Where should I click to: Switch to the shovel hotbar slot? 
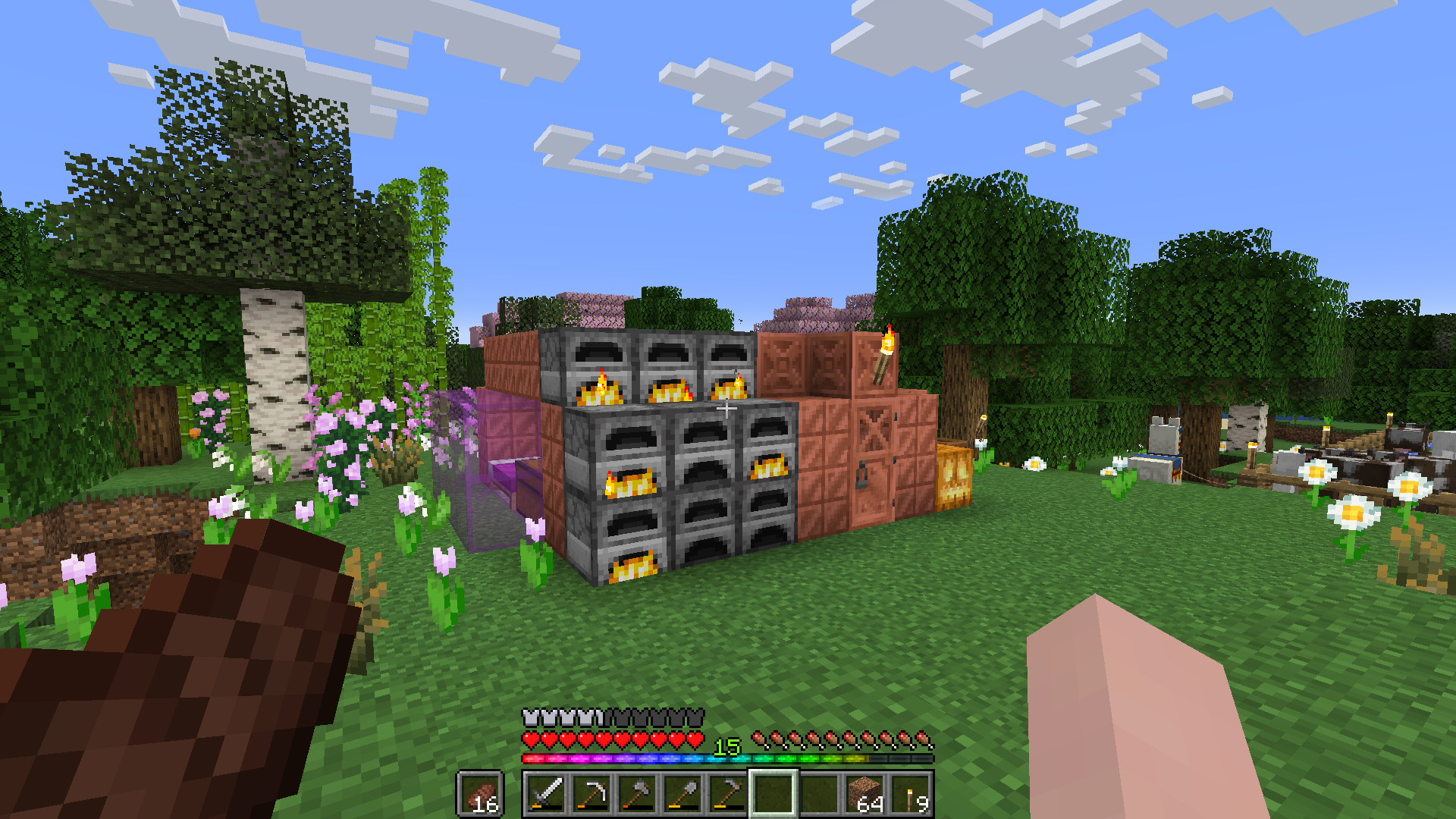pyautogui.click(x=682, y=794)
